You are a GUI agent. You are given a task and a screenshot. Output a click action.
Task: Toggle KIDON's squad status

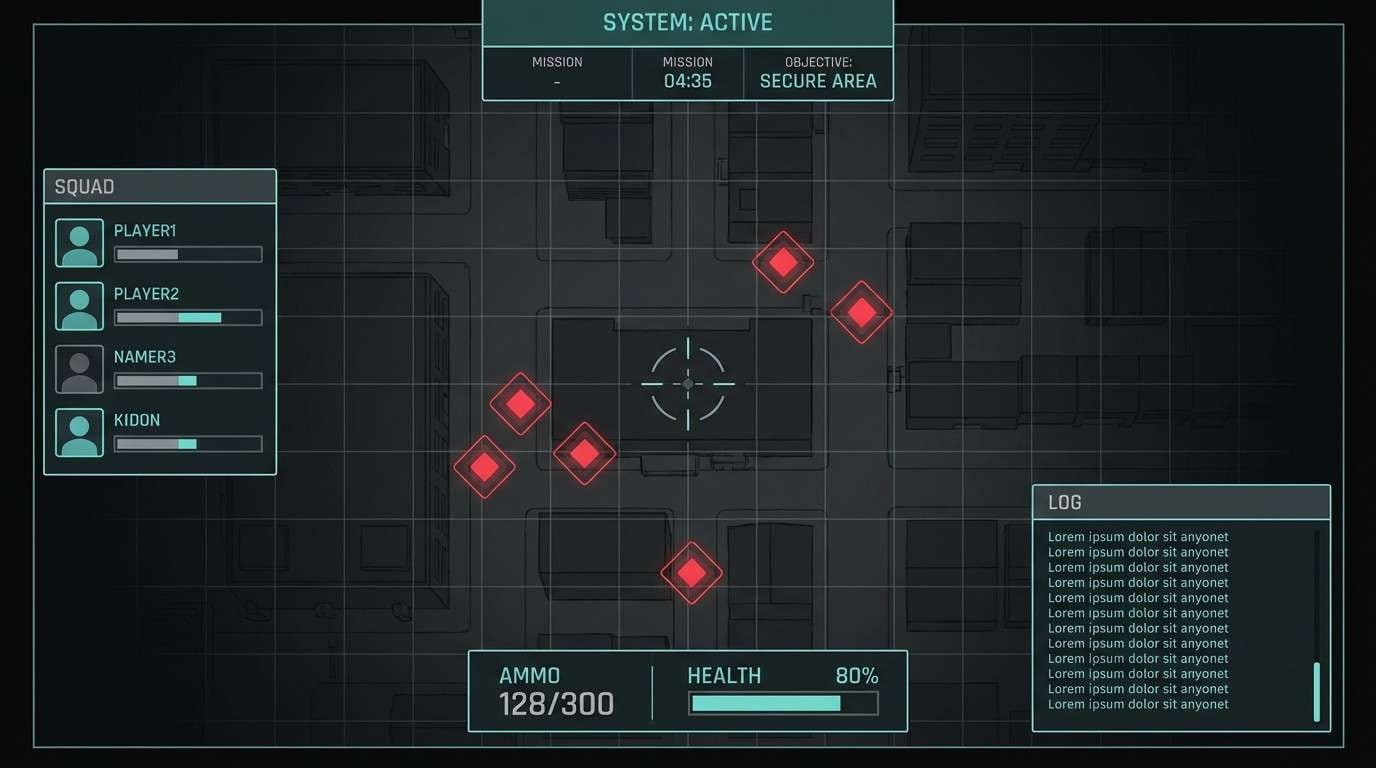point(188,443)
